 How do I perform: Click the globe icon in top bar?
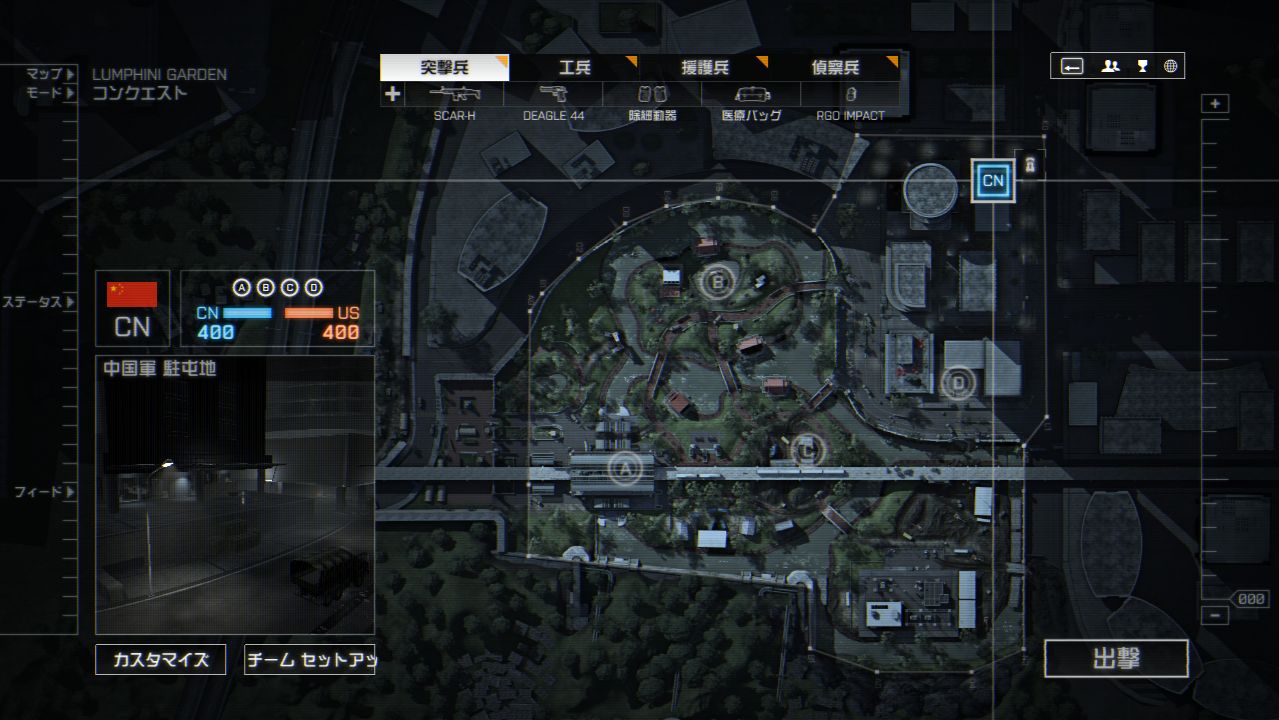point(1171,66)
